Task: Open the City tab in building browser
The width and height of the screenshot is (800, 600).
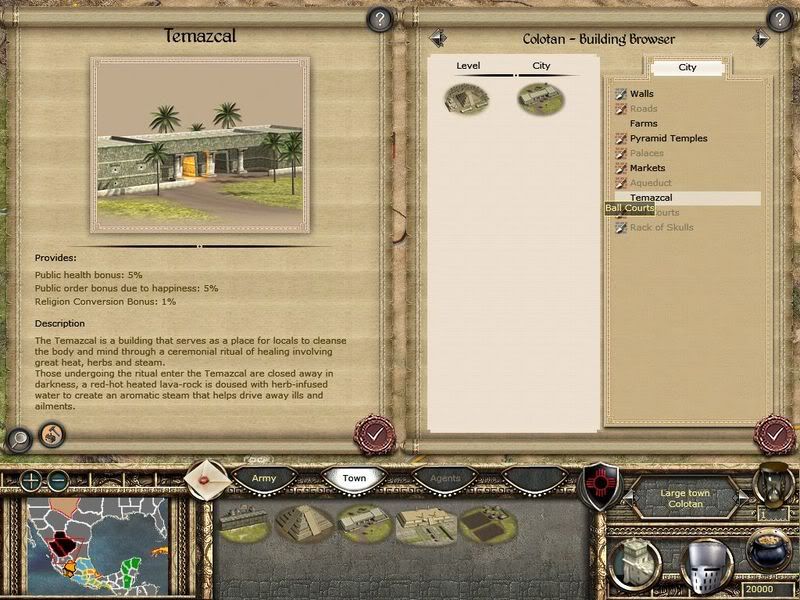Action: click(x=688, y=68)
